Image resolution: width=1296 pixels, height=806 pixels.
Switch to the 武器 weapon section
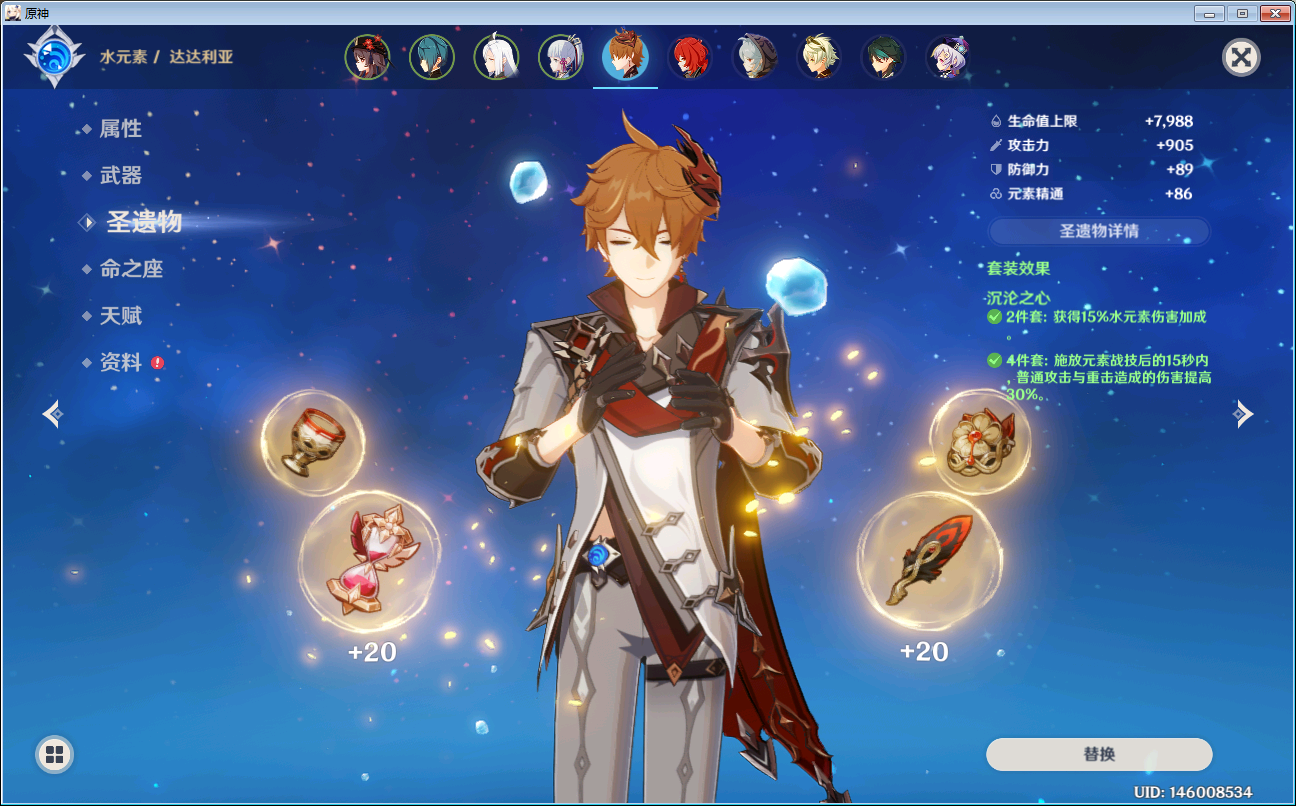click(120, 176)
